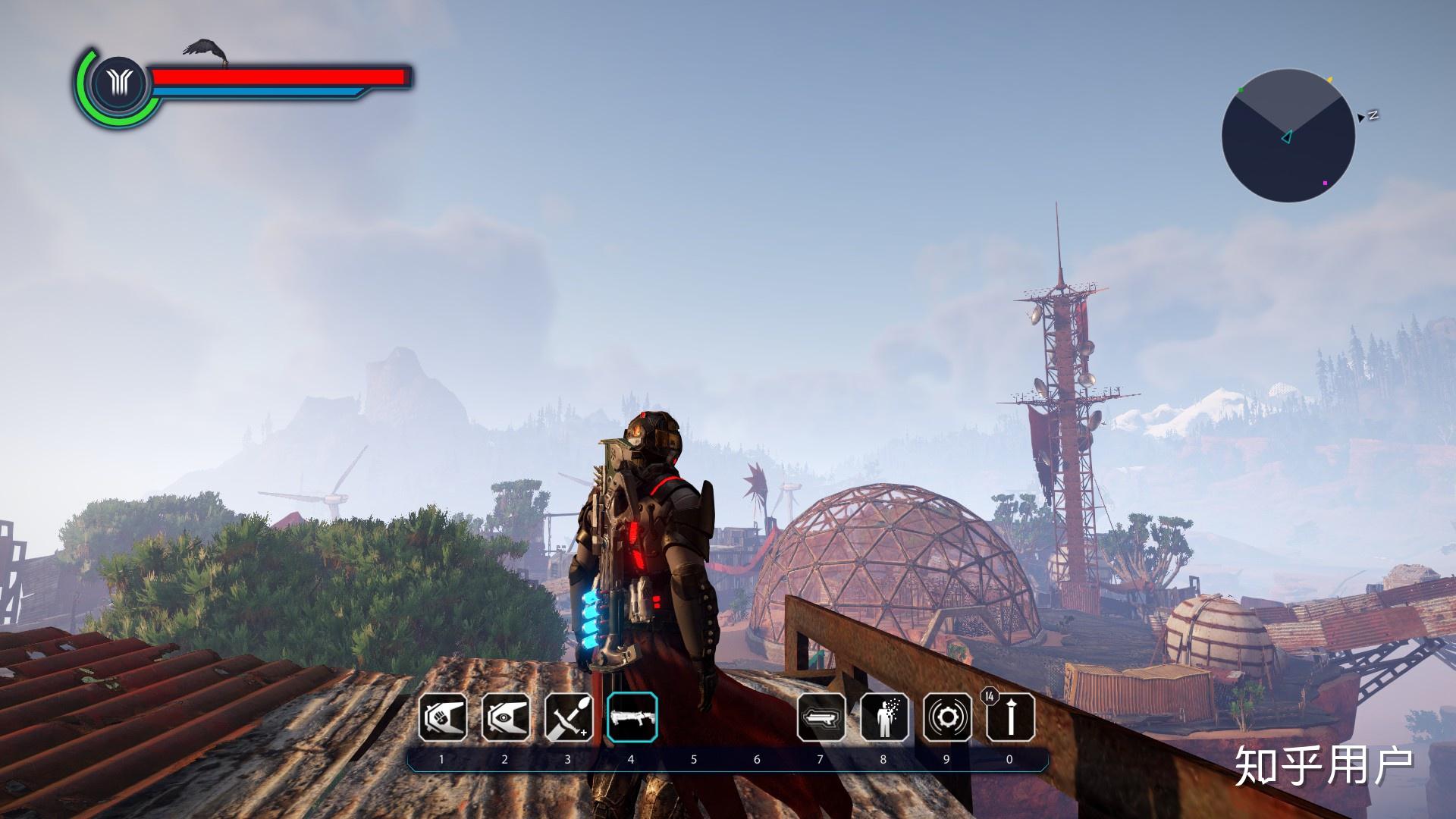Use the upward arrow item with count 14
Screen dimensions: 1456x819
click(1010, 717)
